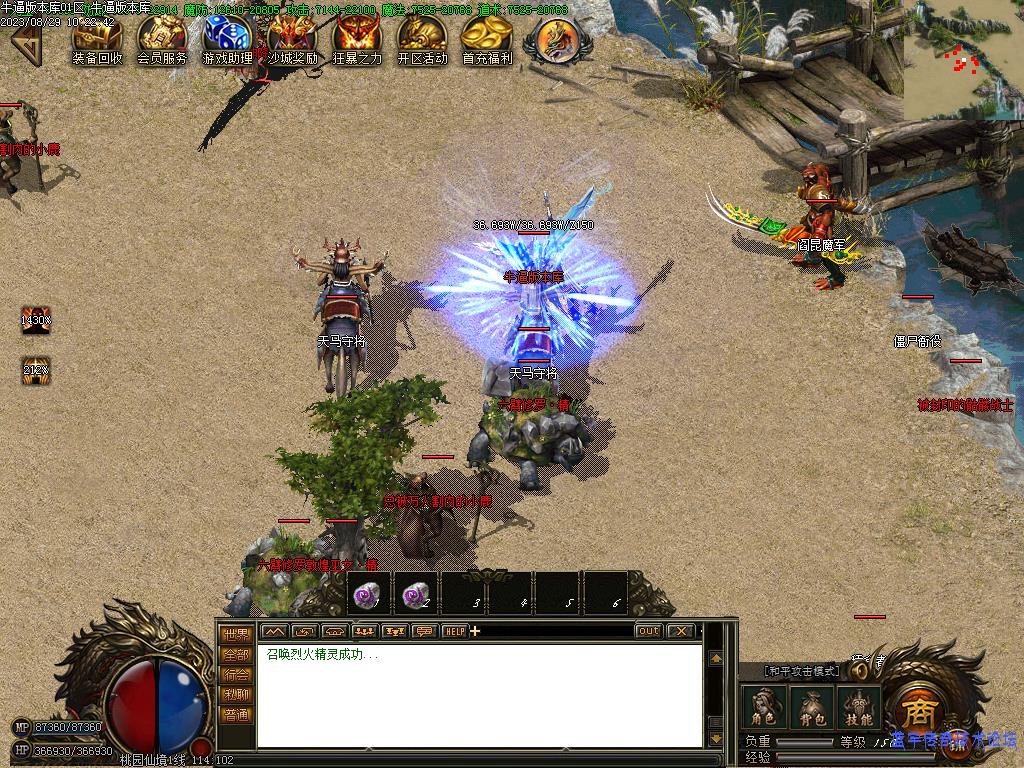Open the 沙城奖励 rewards icon

tap(292, 37)
